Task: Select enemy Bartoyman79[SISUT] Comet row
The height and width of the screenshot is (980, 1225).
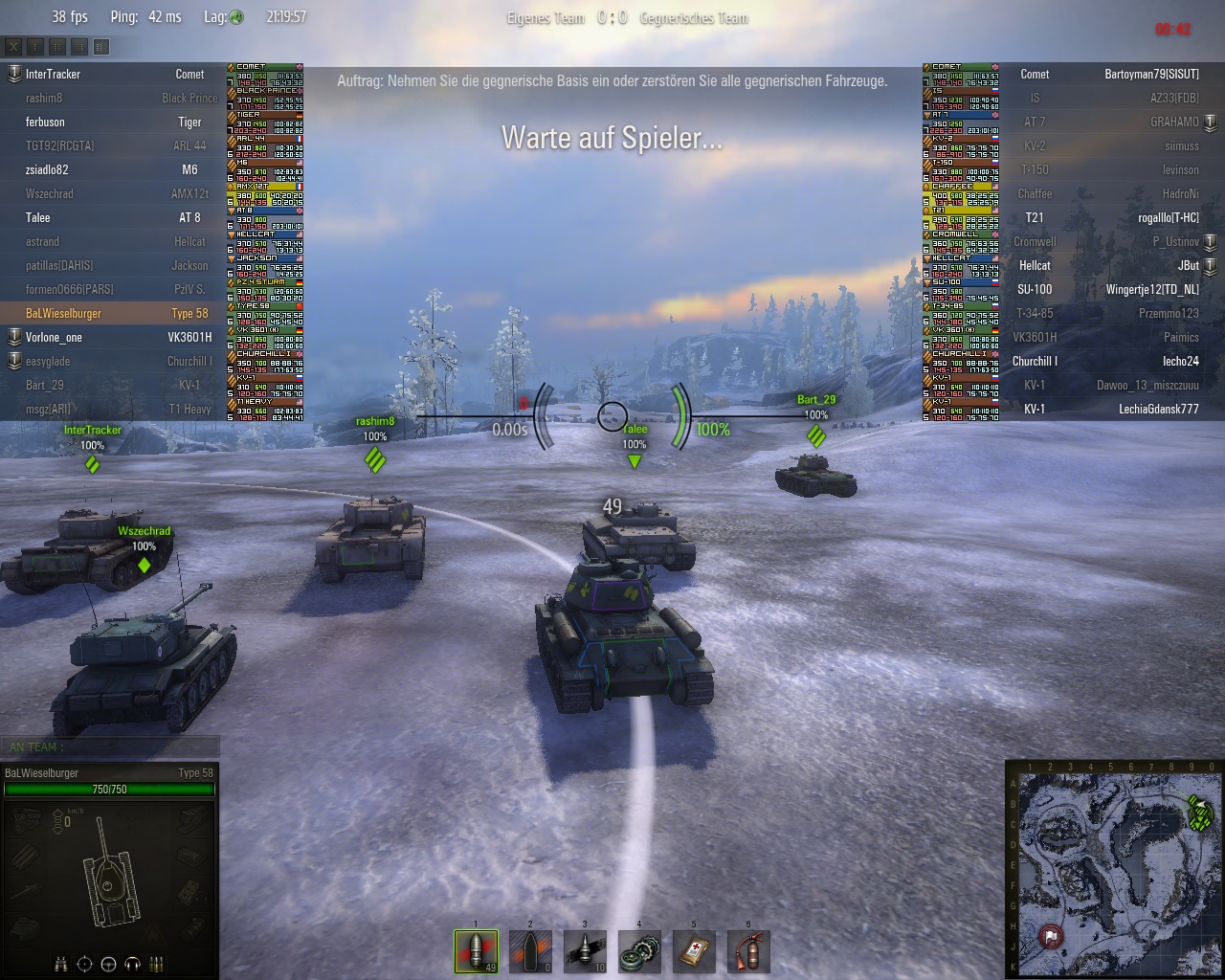Action: point(1110,74)
